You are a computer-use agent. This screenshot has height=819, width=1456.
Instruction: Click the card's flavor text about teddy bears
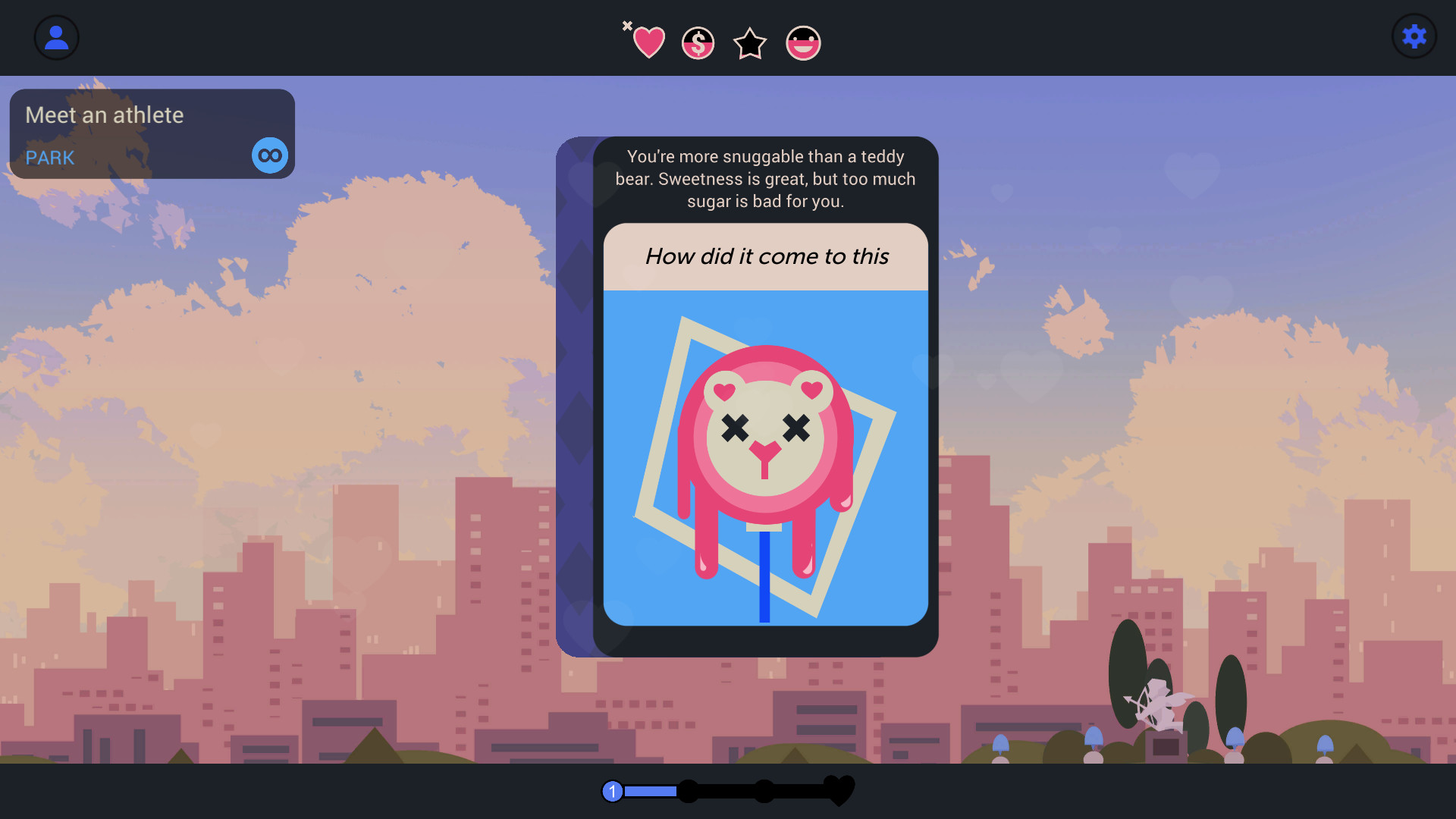tap(765, 179)
